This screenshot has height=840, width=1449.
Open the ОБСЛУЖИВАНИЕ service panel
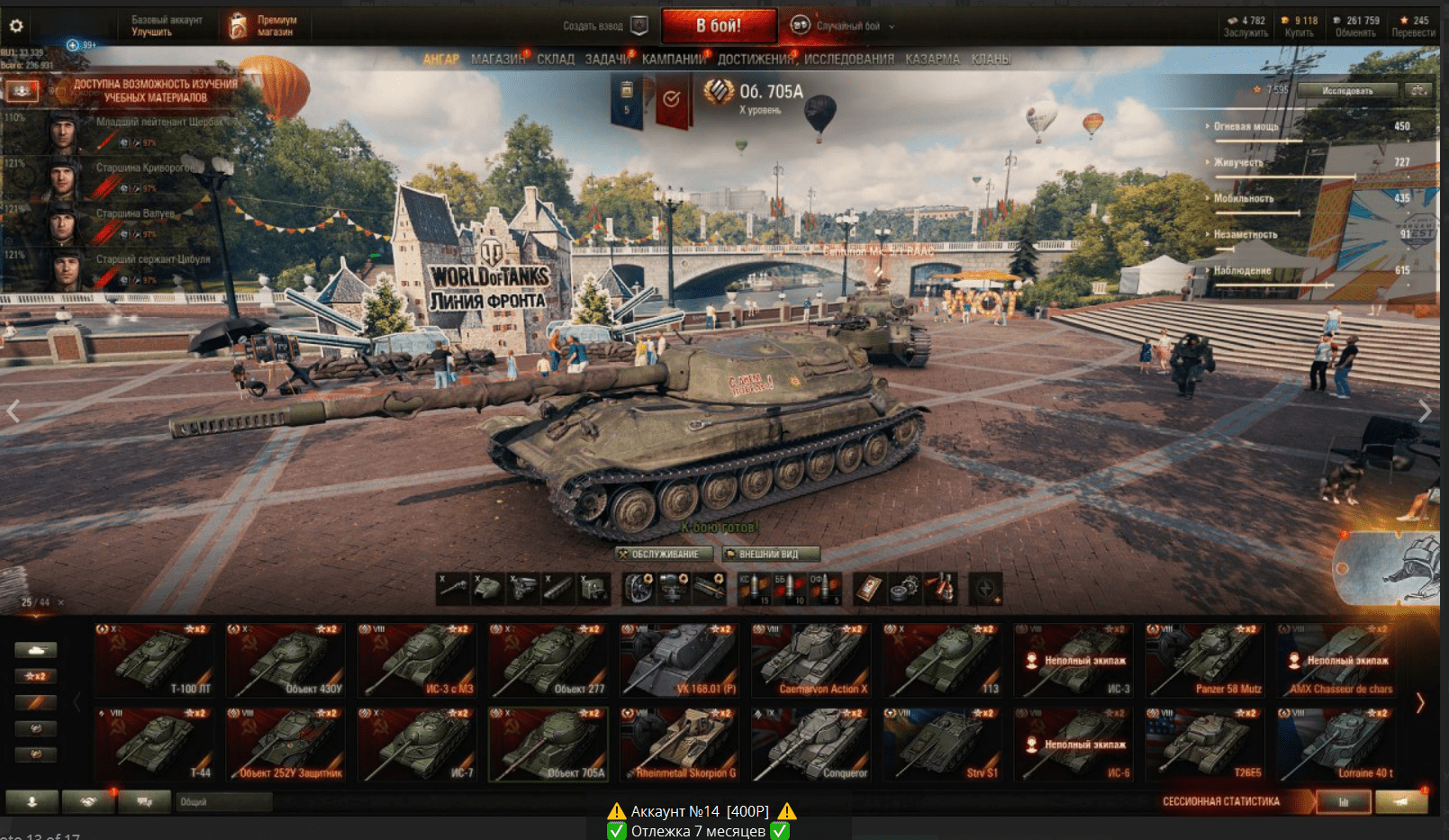(x=665, y=555)
